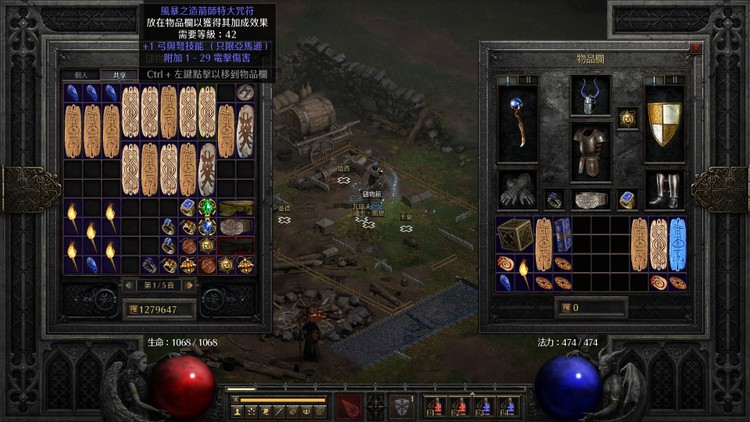
Task: Select the equipped orb-topped staff weapon
Action: click(518, 121)
